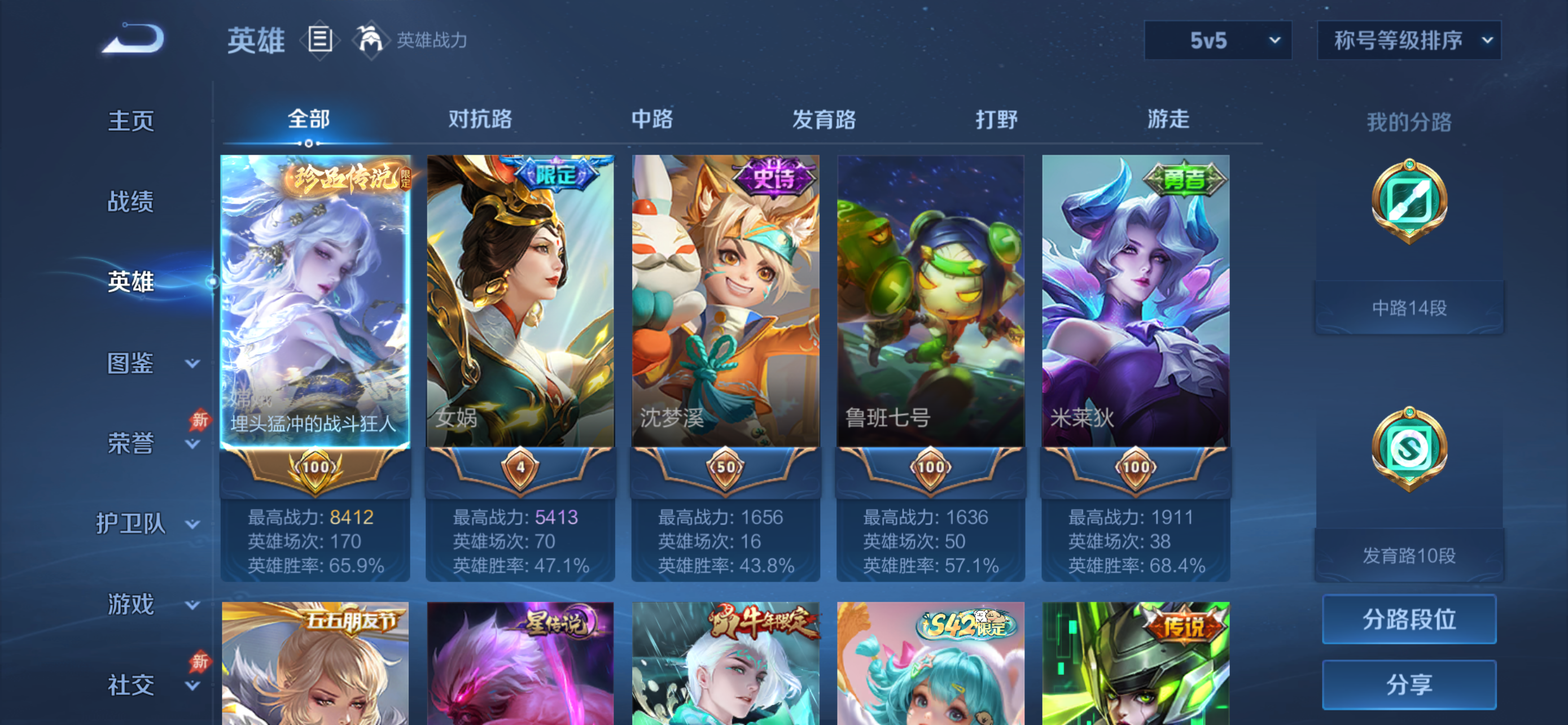Switch to the 打野 tab

point(995,120)
